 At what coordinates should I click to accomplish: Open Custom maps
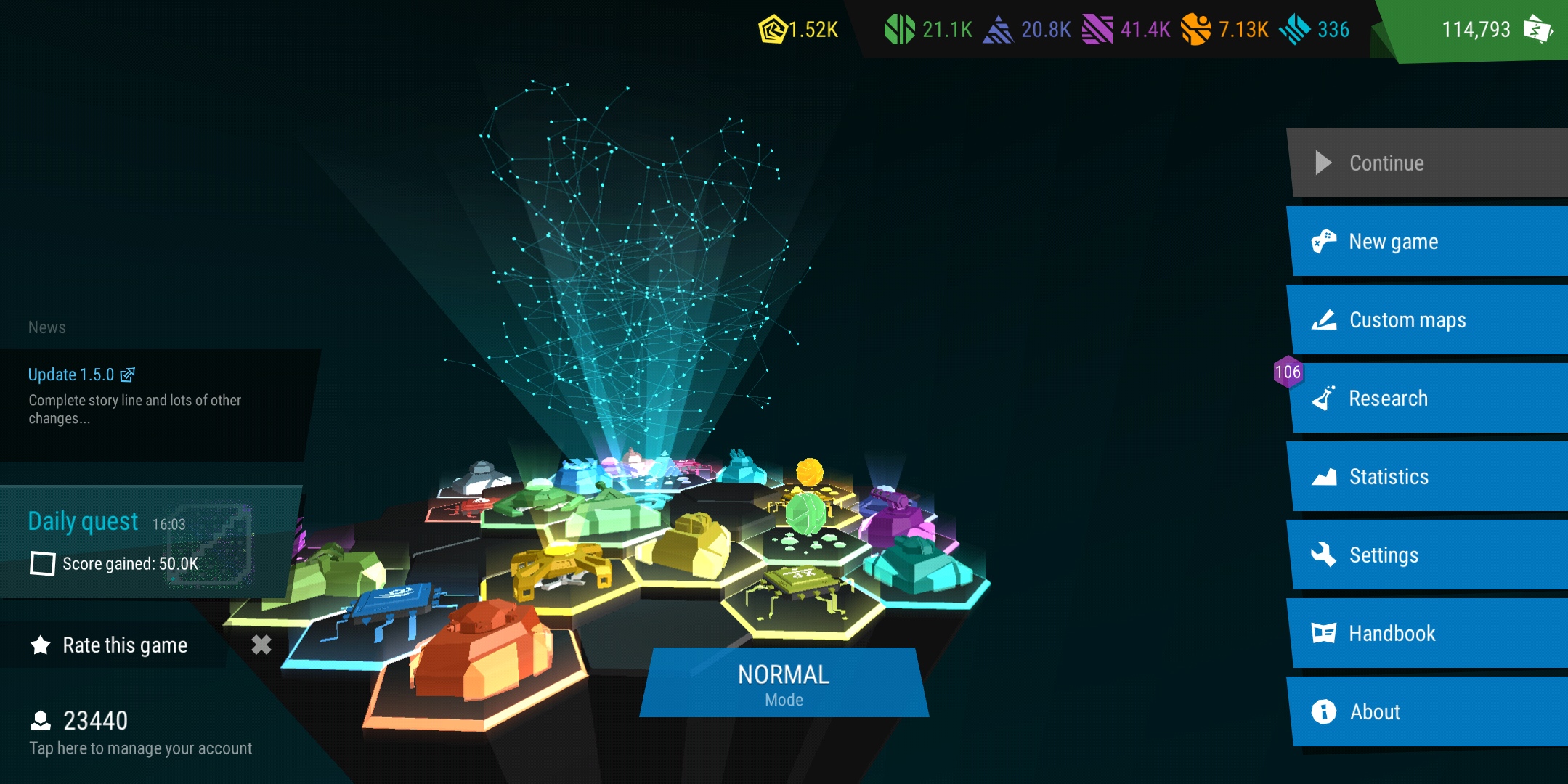tap(1427, 320)
